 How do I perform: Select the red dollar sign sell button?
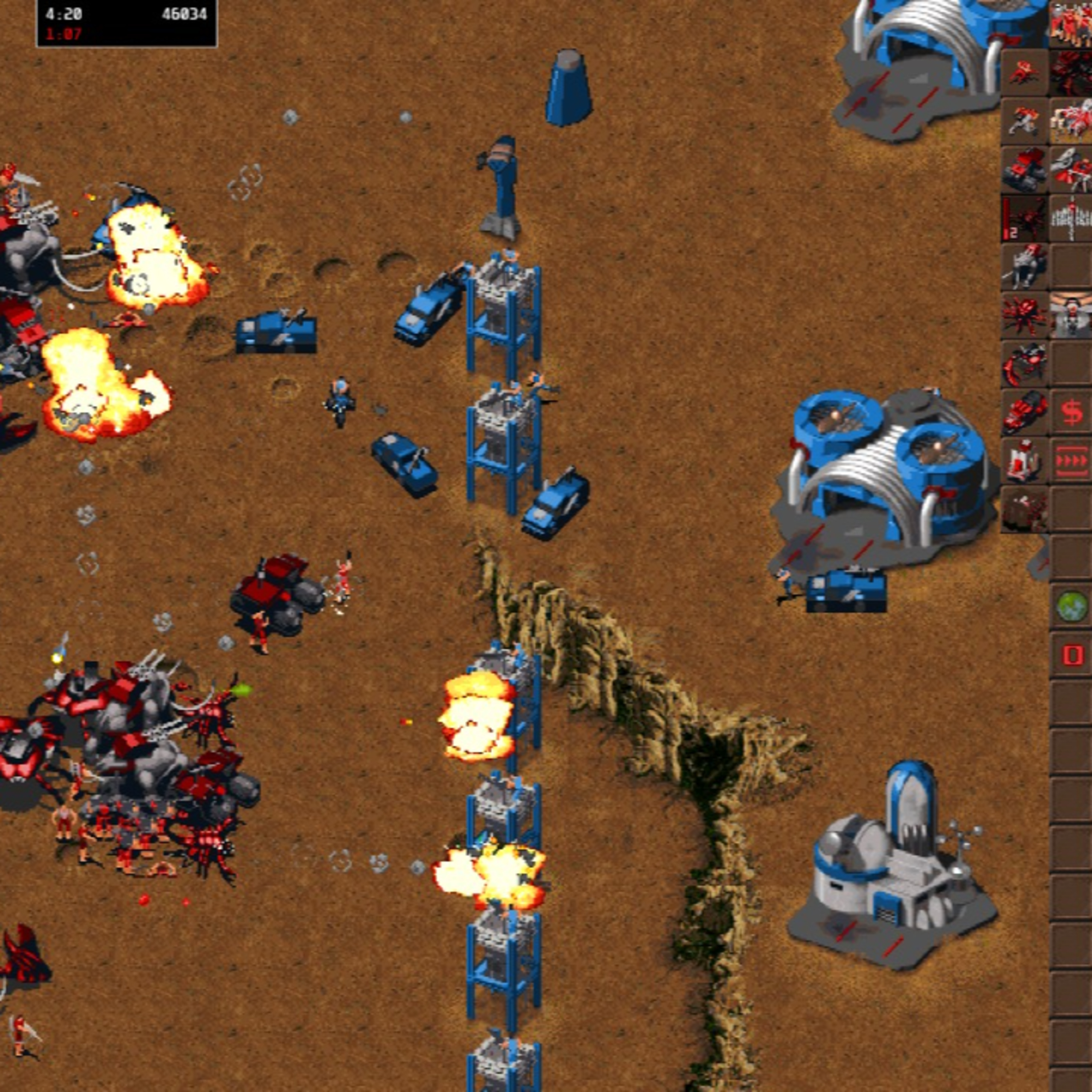[1072, 411]
